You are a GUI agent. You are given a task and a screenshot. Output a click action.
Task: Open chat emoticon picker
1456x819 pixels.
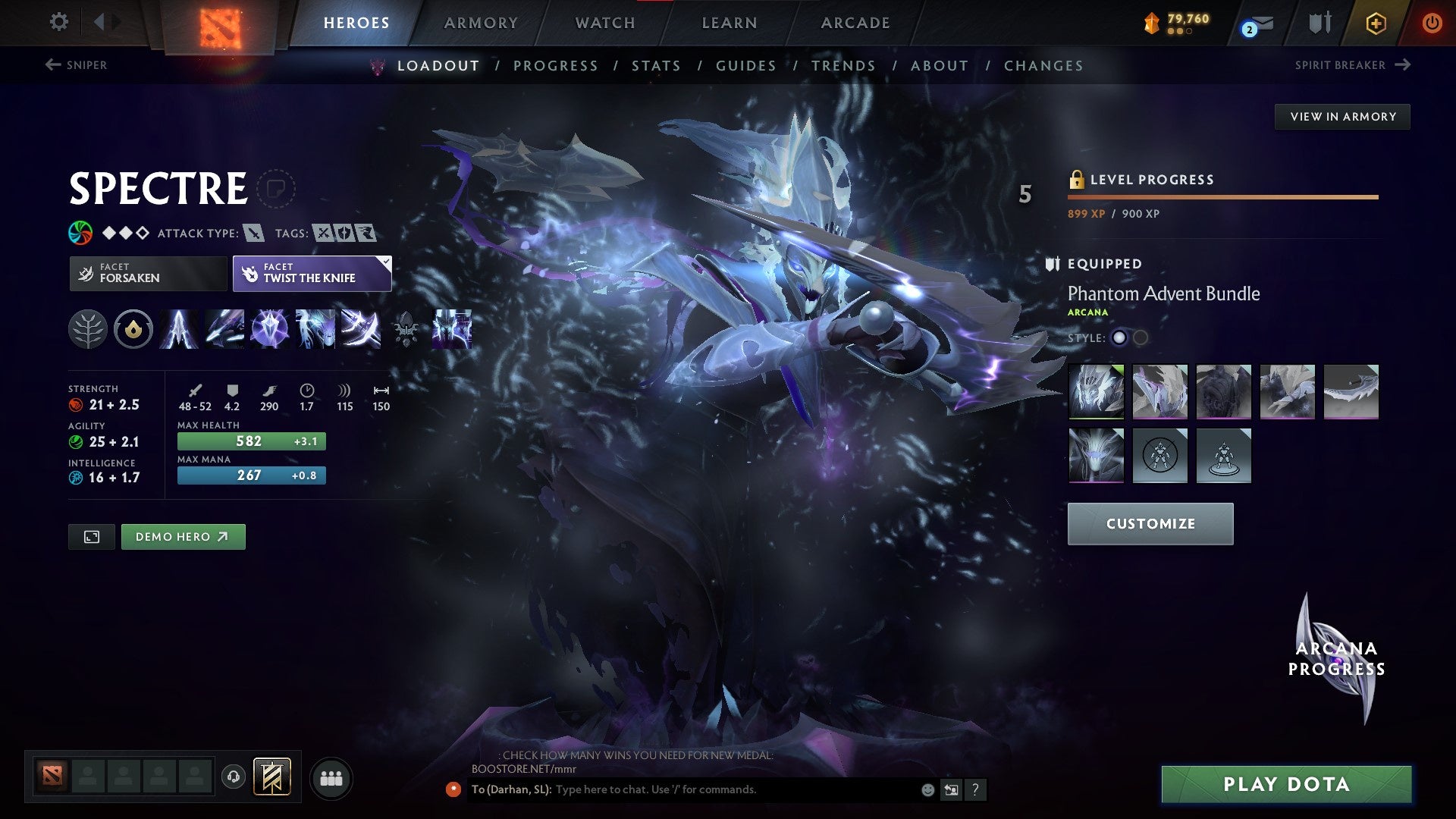(927, 789)
